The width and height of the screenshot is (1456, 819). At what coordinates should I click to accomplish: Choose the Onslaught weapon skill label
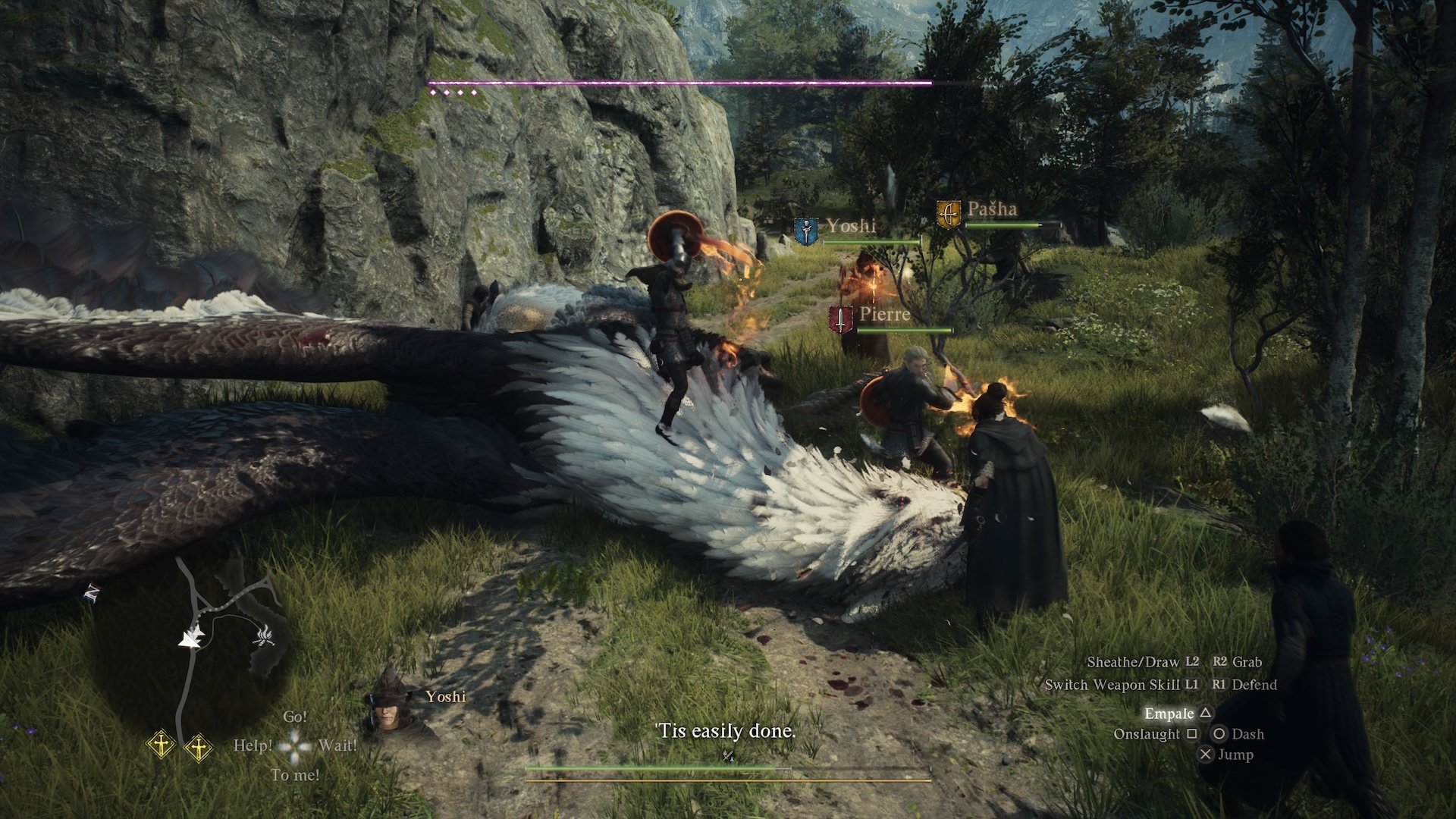point(1147,734)
